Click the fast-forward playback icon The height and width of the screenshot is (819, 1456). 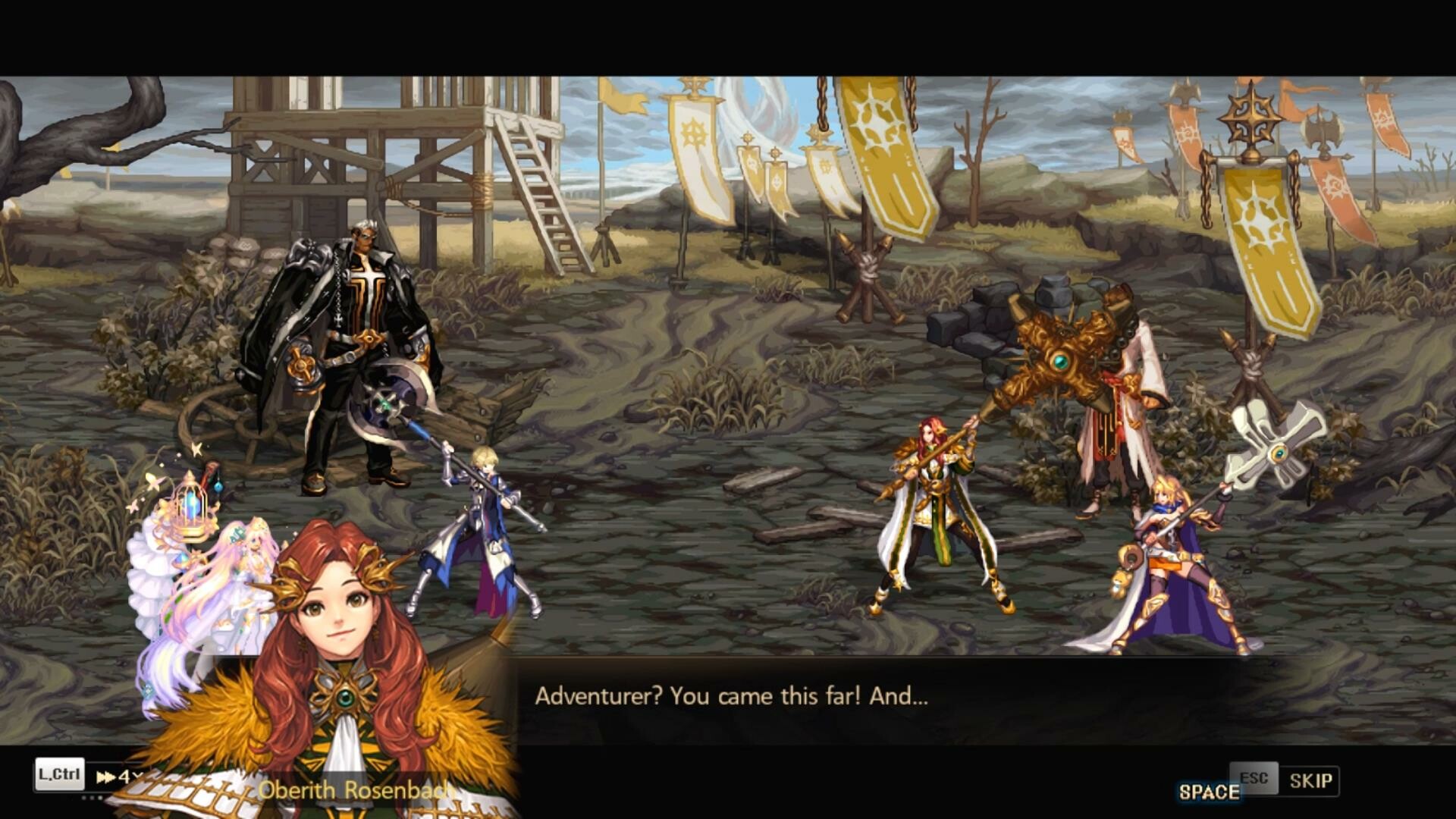click(x=106, y=777)
